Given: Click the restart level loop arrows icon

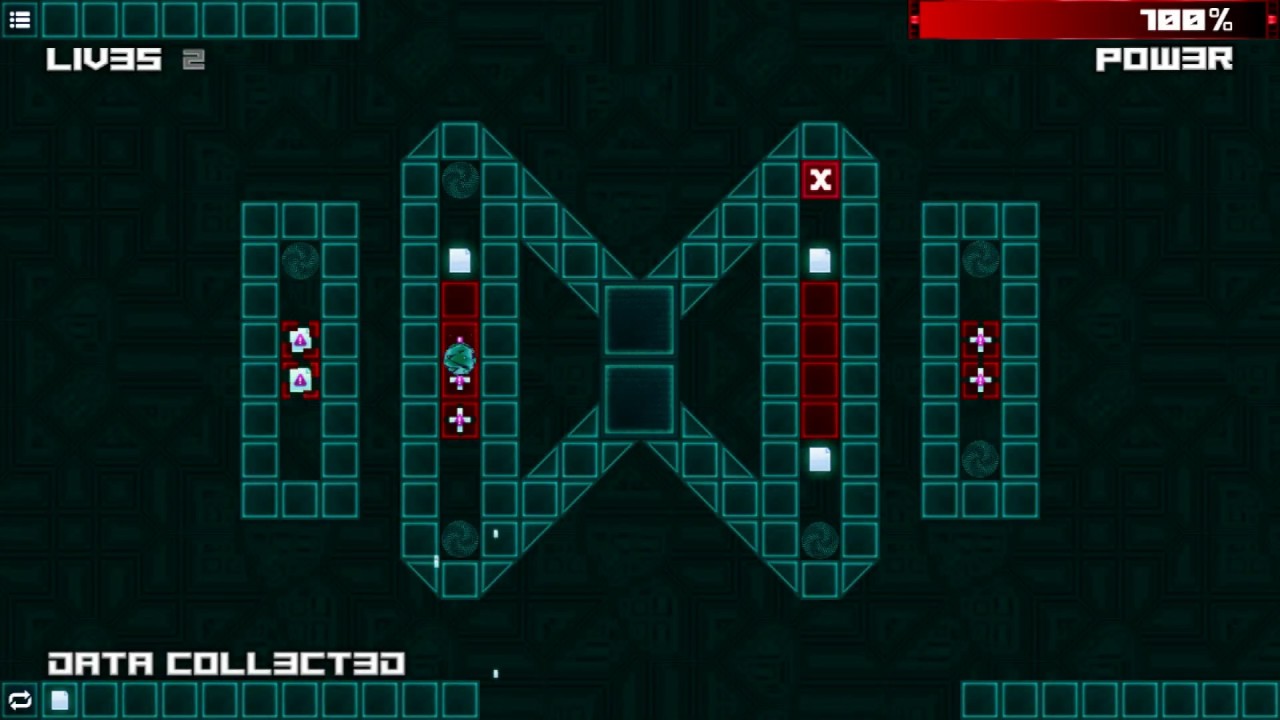Looking at the screenshot, I should (x=20, y=700).
